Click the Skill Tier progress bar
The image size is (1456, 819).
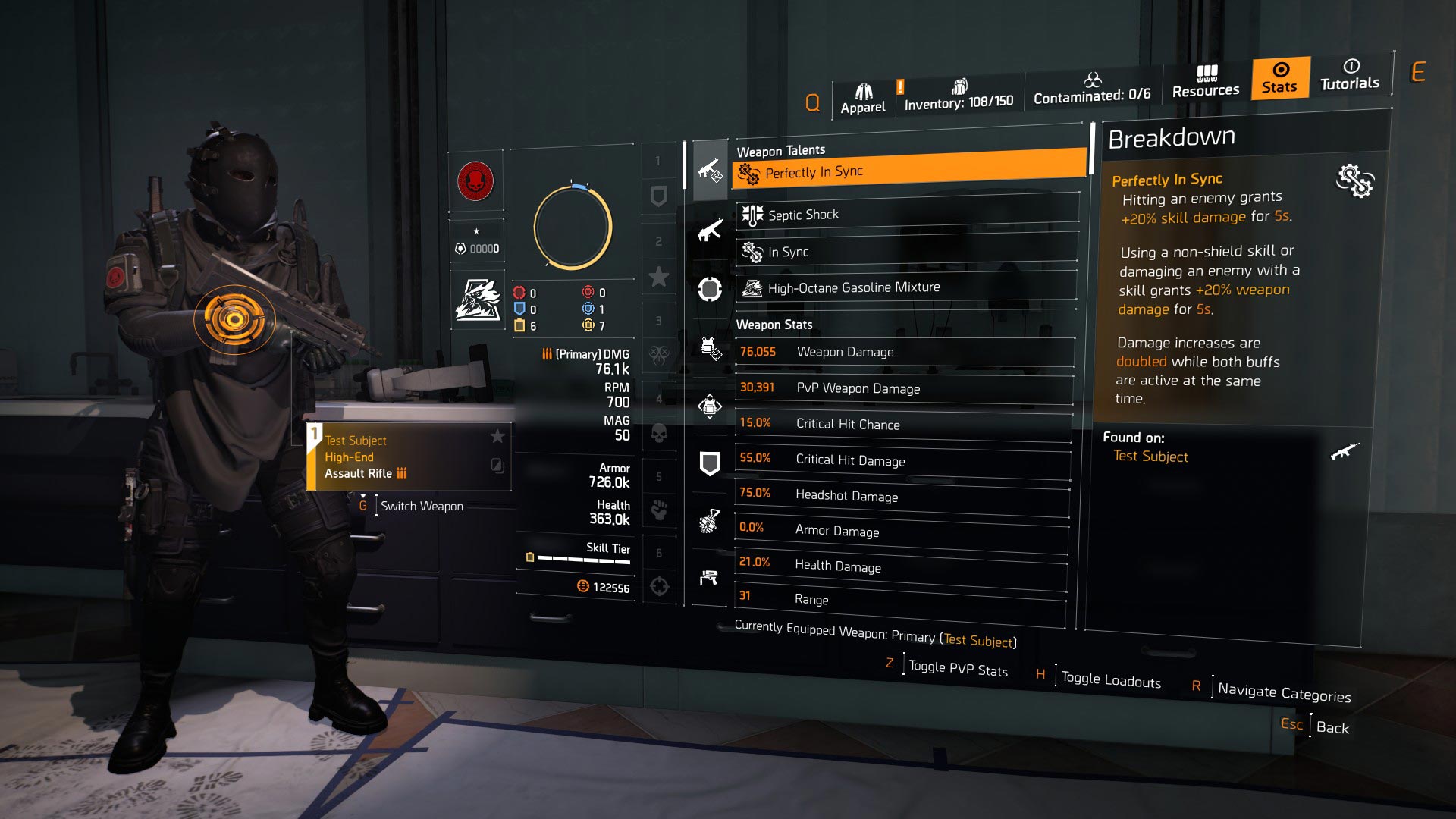click(x=582, y=558)
